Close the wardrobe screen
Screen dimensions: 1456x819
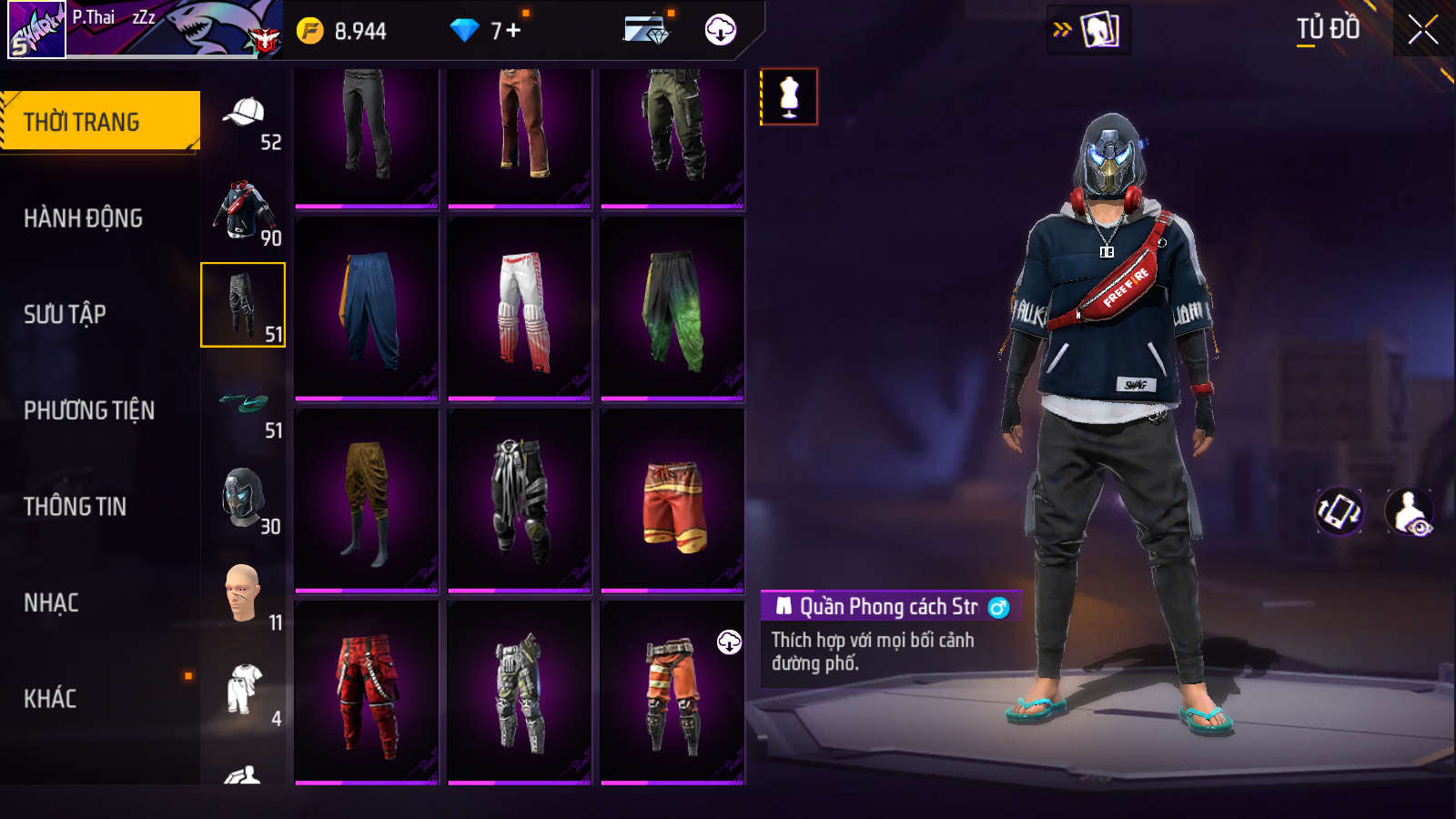(x=1422, y=30)
